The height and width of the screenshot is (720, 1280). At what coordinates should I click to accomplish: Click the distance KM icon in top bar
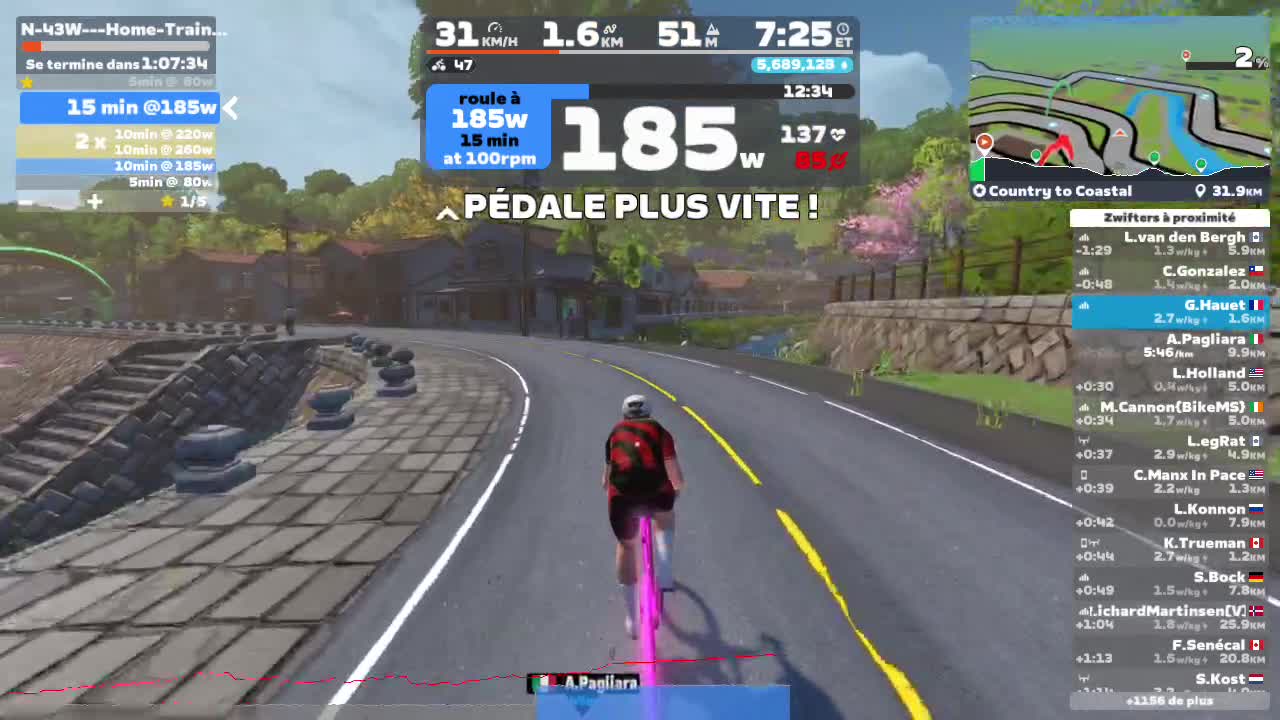point(610,30)
